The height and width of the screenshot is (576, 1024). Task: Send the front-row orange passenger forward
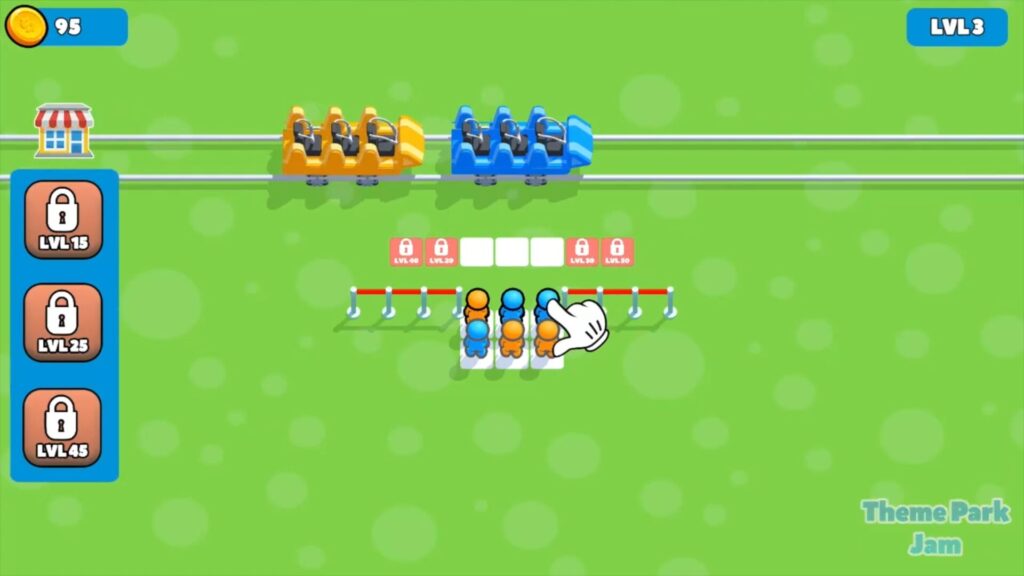point(477,305)
